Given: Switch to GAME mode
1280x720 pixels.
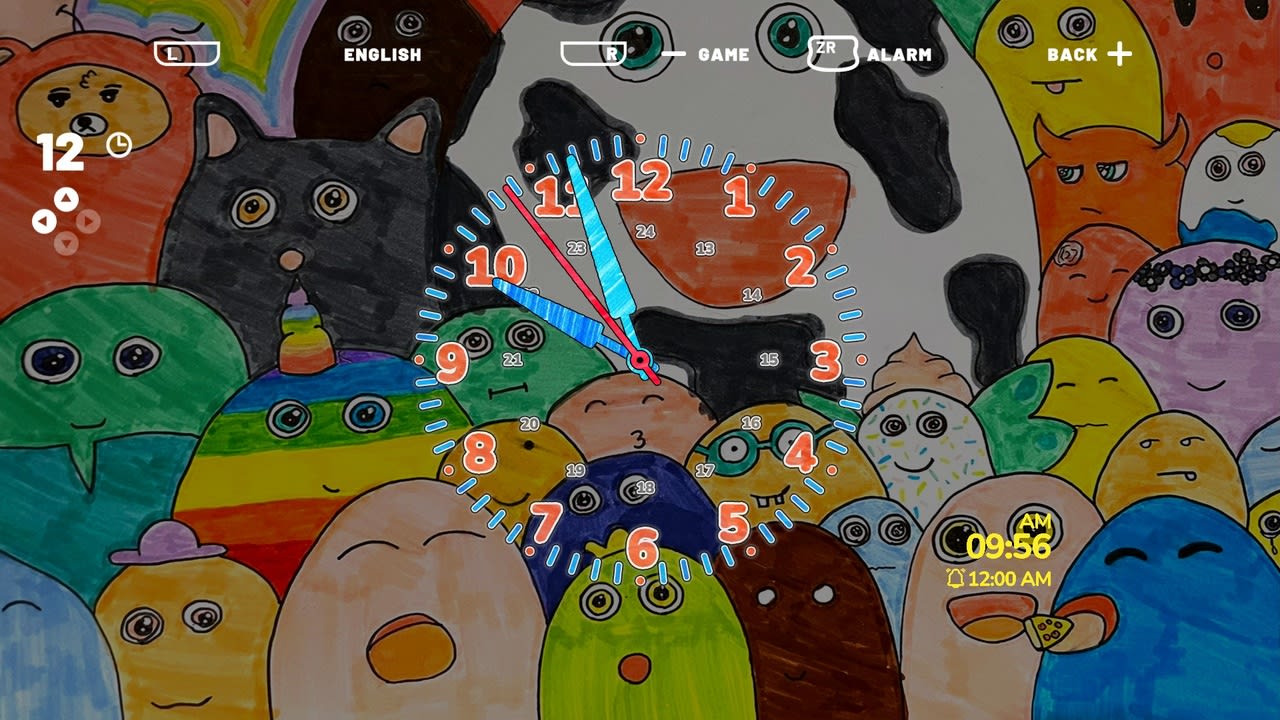Looking at the screenshot, I should (x=722, y=55).
